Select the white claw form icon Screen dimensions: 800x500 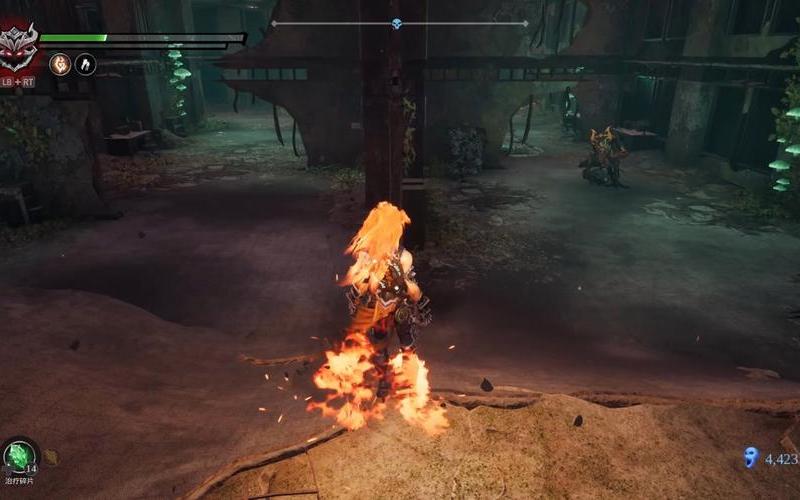click(x=85, y=63)
